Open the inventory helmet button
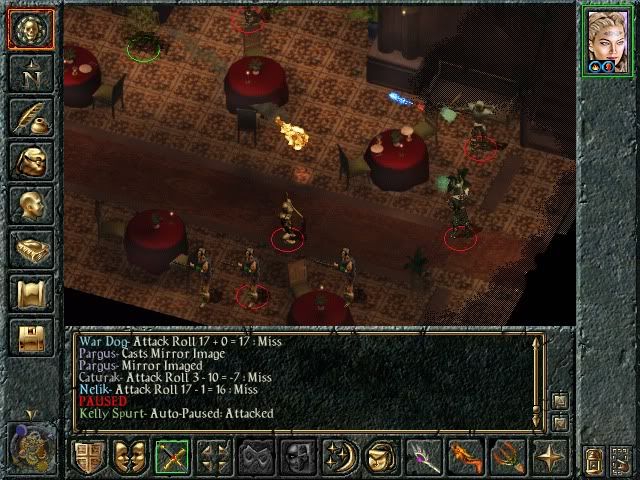The height and width of the screenshot is (480, 640). [x=30, y=160]
